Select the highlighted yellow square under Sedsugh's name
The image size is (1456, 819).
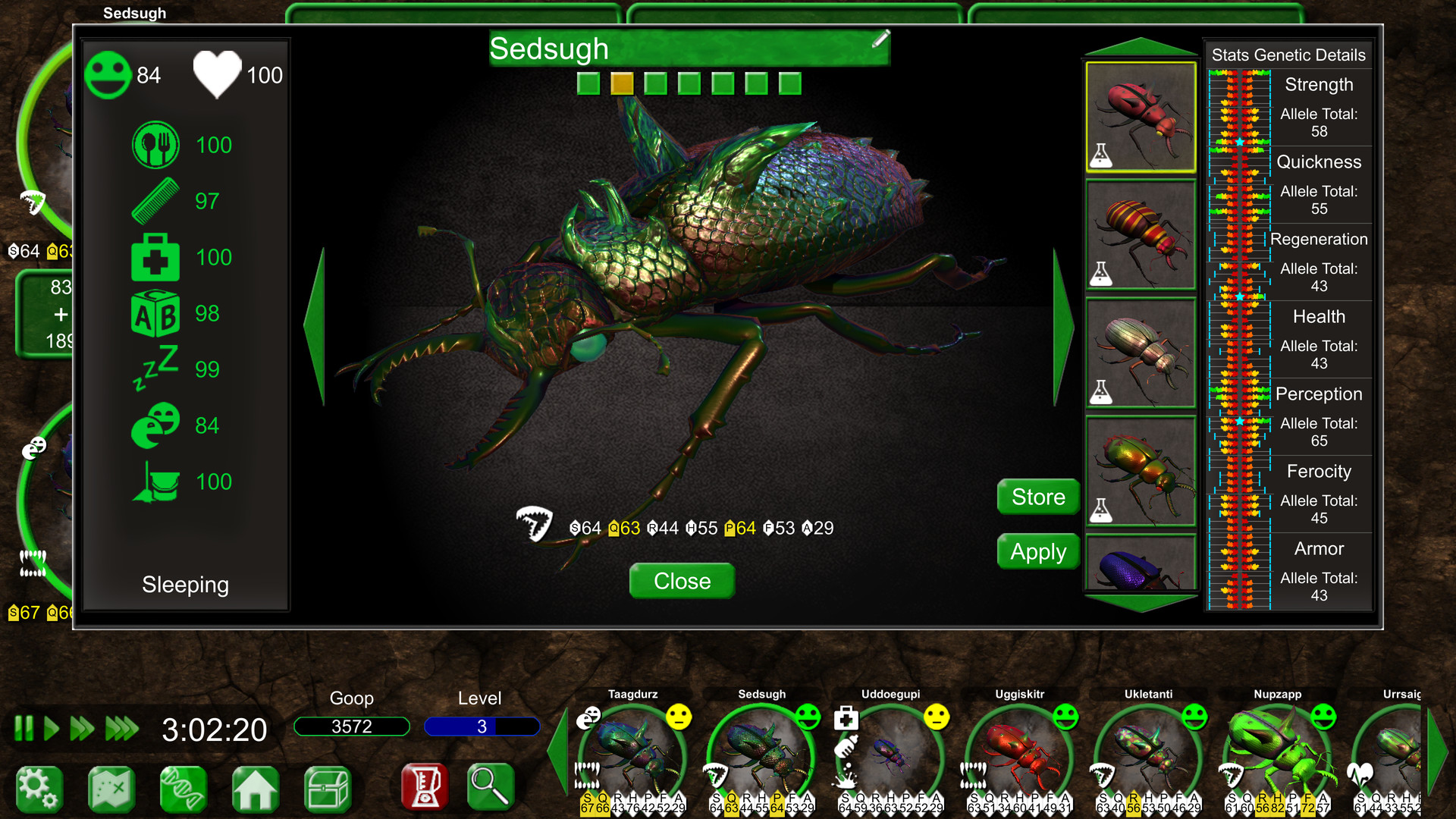coord(622,83)
